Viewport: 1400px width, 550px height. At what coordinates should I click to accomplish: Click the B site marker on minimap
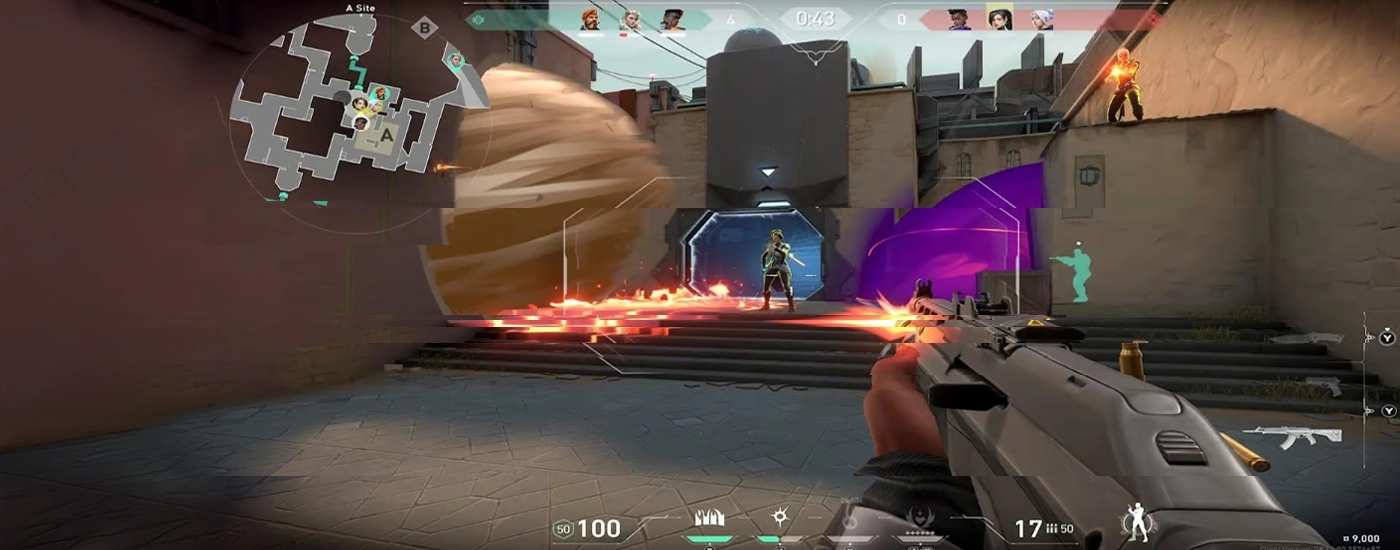pos(425,28)
